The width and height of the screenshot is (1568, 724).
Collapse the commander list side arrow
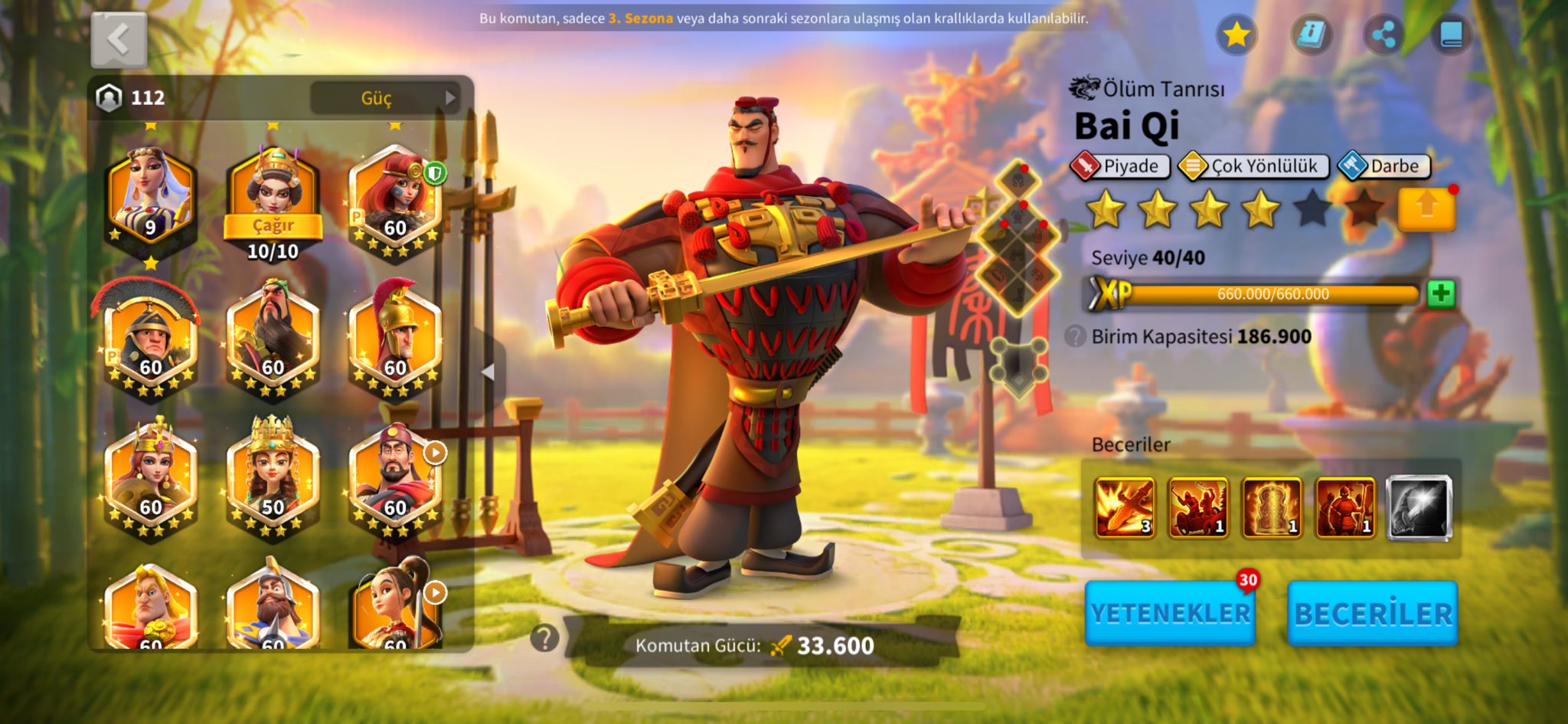pos(488,372)
